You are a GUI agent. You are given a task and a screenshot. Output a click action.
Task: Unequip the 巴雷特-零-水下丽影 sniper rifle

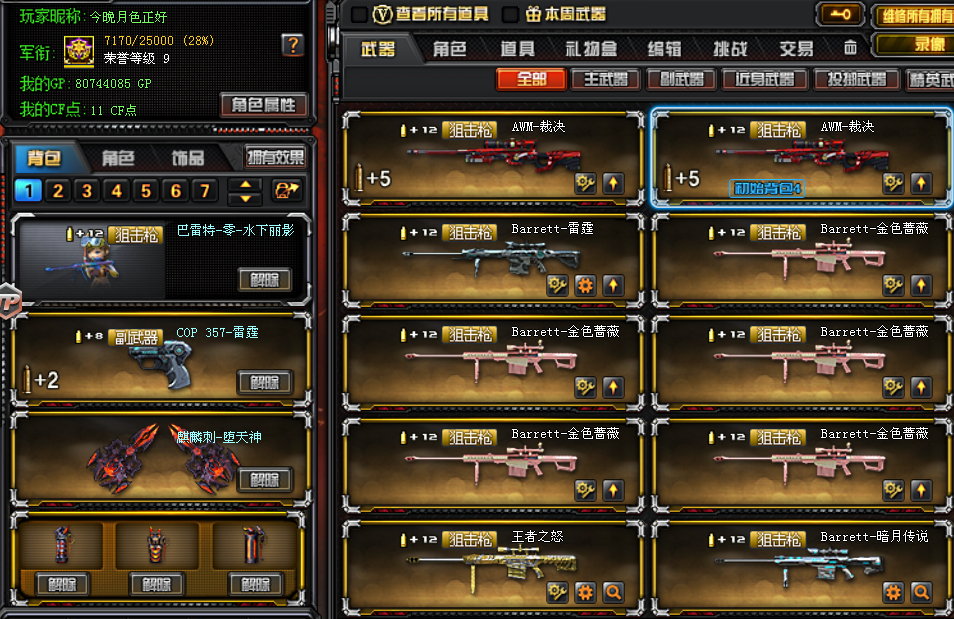coord(264,279)
